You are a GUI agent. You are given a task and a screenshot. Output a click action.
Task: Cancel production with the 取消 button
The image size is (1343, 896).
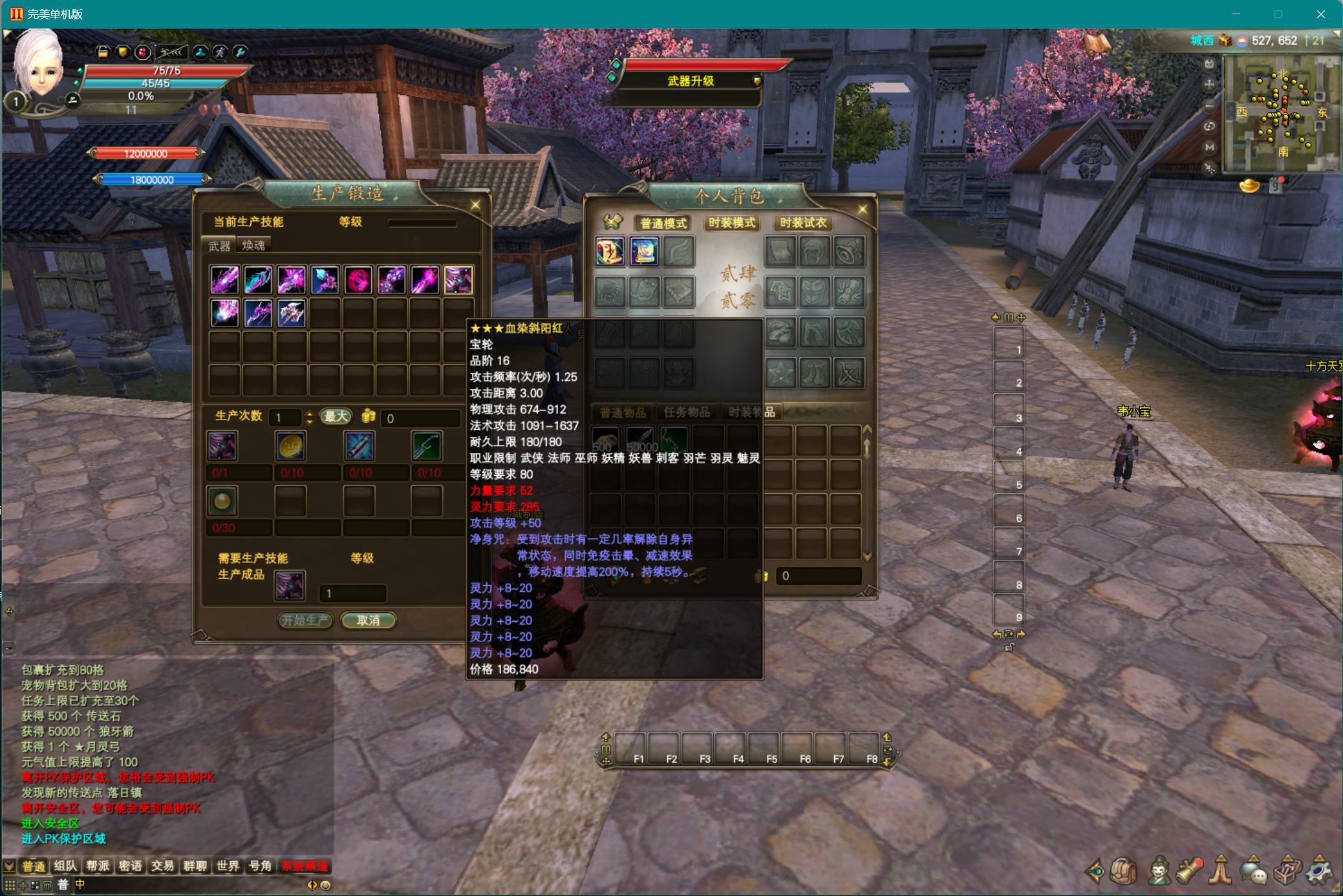point(368,621)
